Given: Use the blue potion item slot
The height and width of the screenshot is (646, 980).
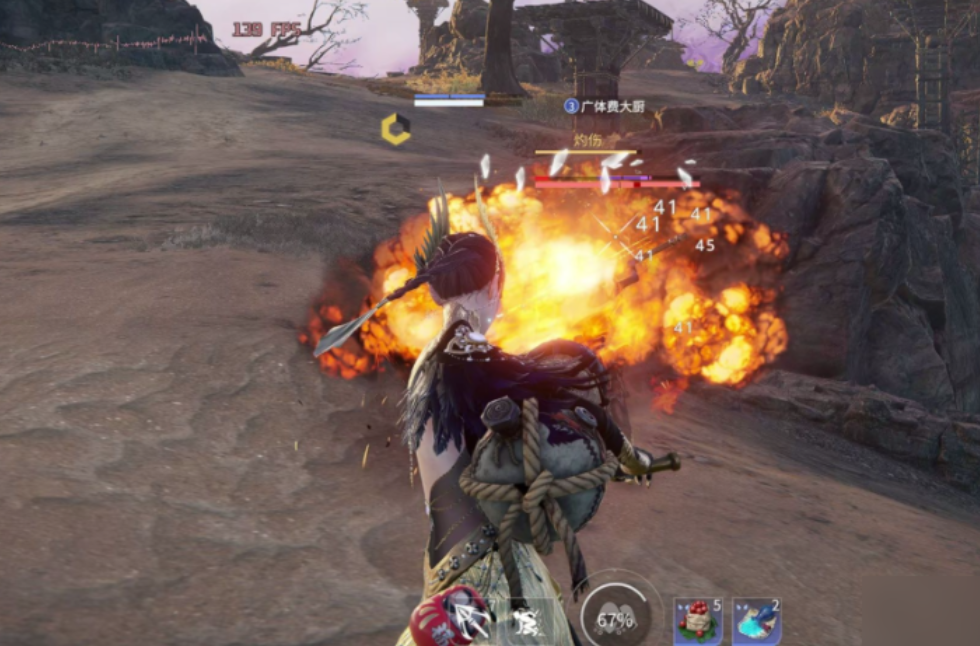Looking at the screenshot, I should click(x=756, y=622).
